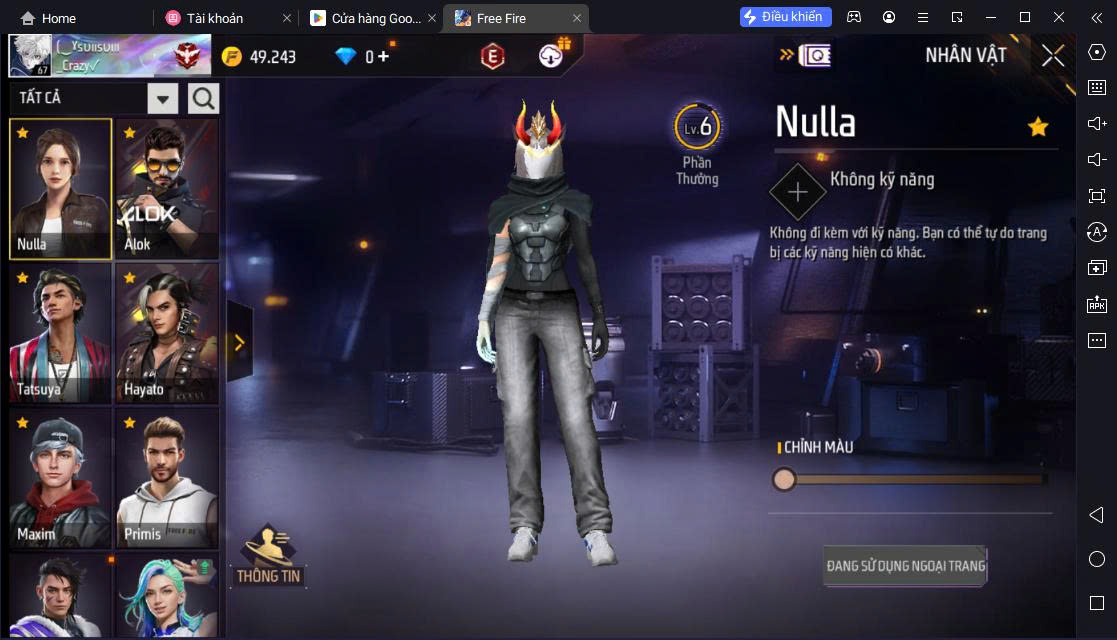Open the red E badge icon
Viewport: 1117px width, 640px height.
492,56
